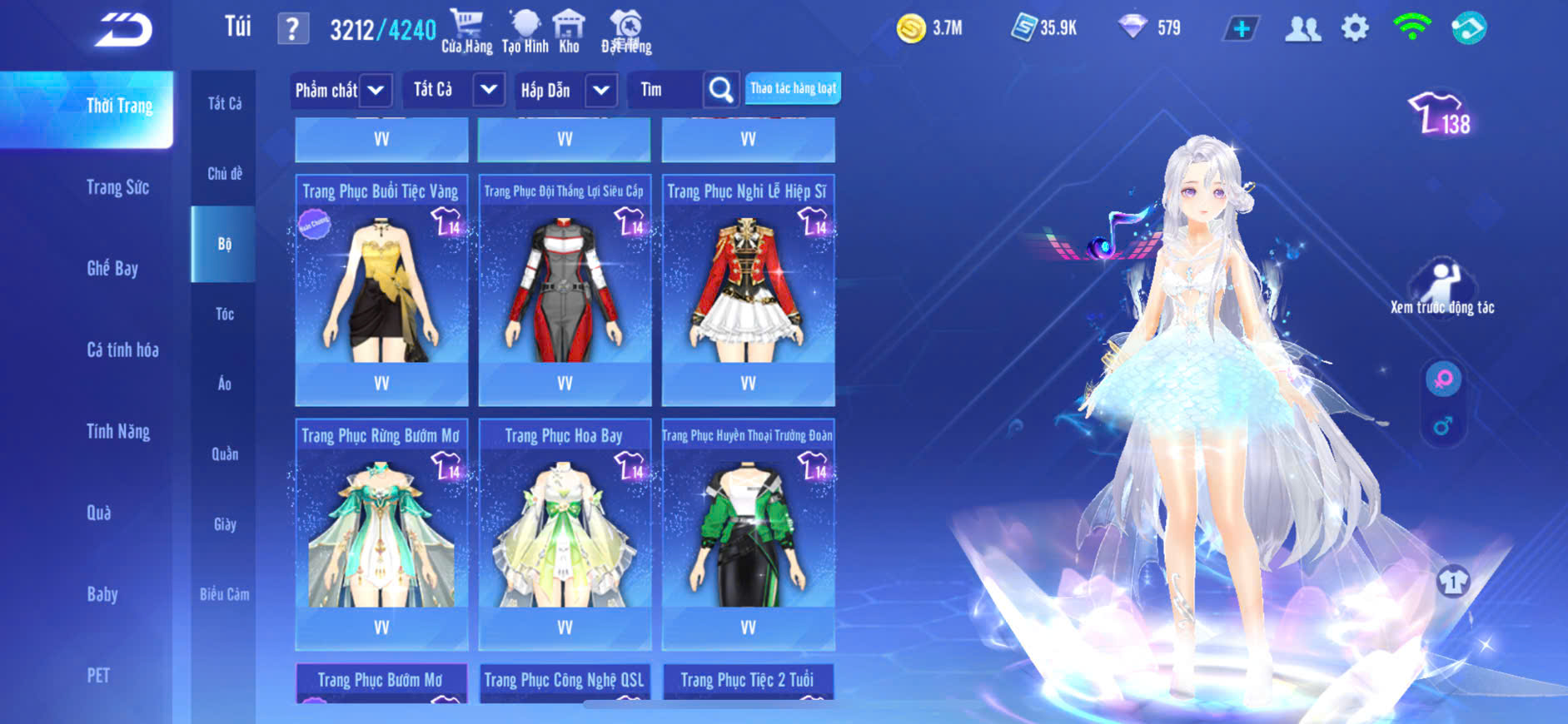Viewport: 1568px width, 724px height.
Task: Open the gear settings icon
Action: pos(1355,28)
